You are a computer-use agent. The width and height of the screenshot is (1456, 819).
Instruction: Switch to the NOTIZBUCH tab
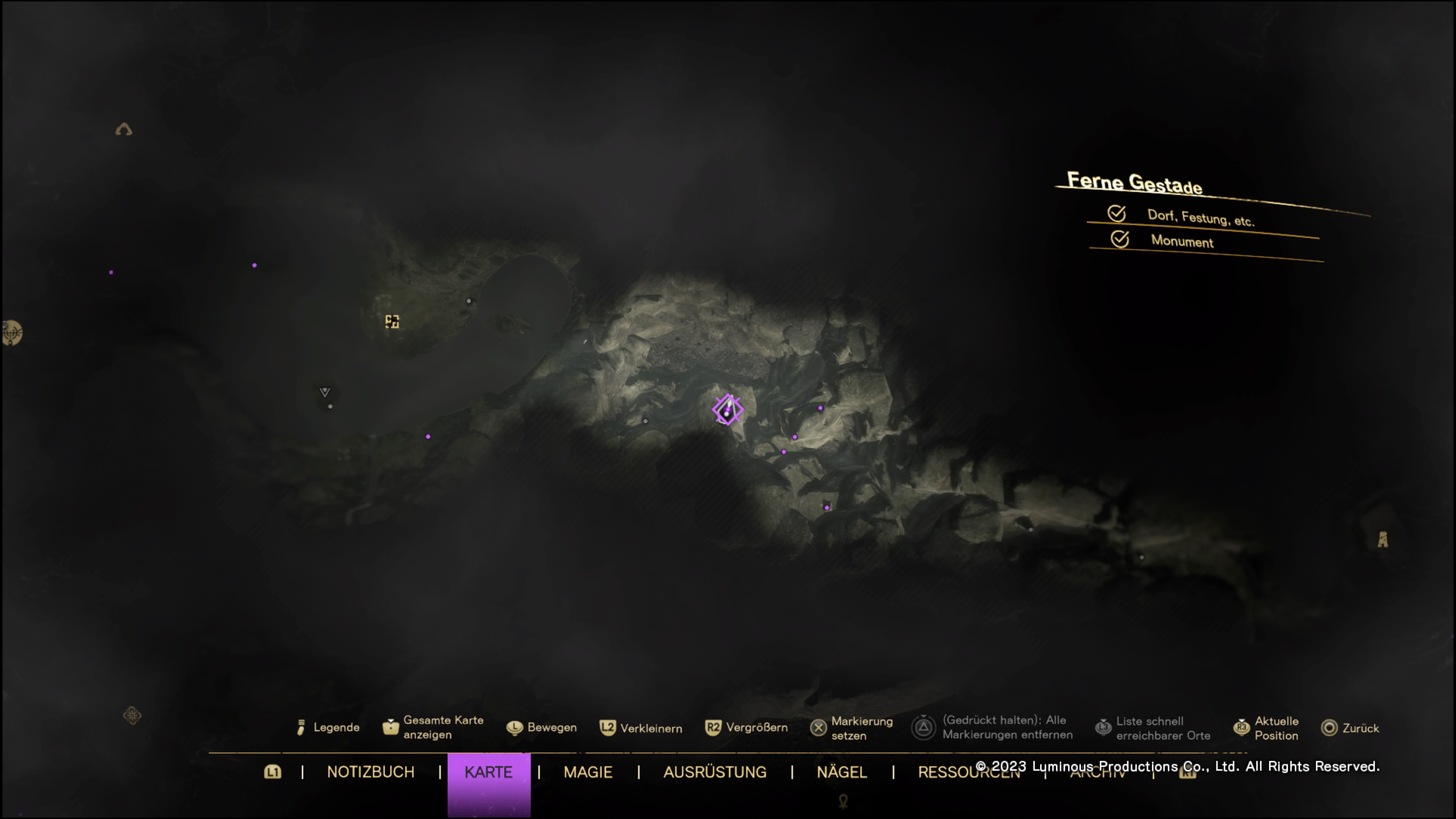370,772
